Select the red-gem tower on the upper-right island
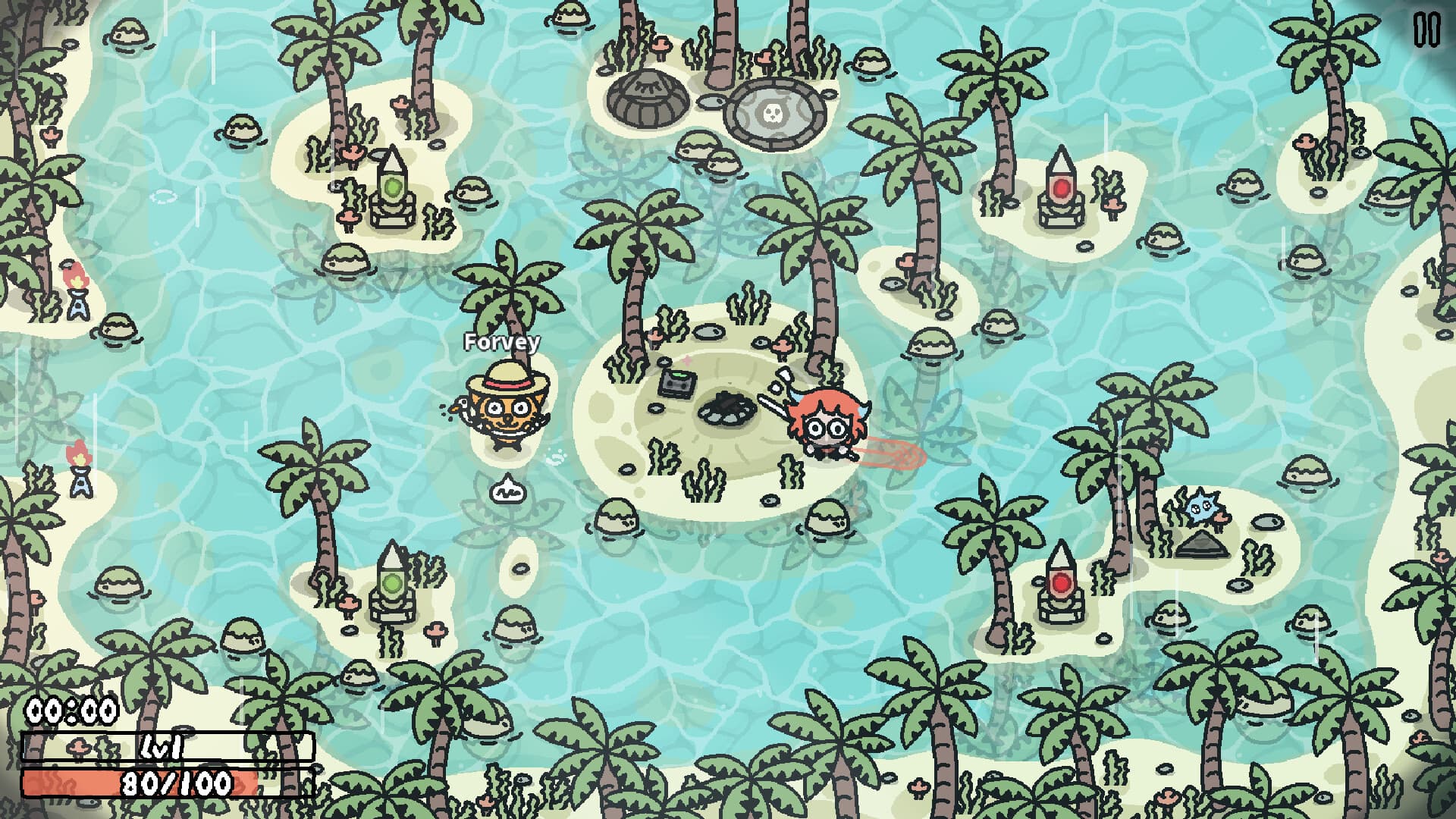The height and width of the screenshot is (819, 1456). (x=1060, y=190)
